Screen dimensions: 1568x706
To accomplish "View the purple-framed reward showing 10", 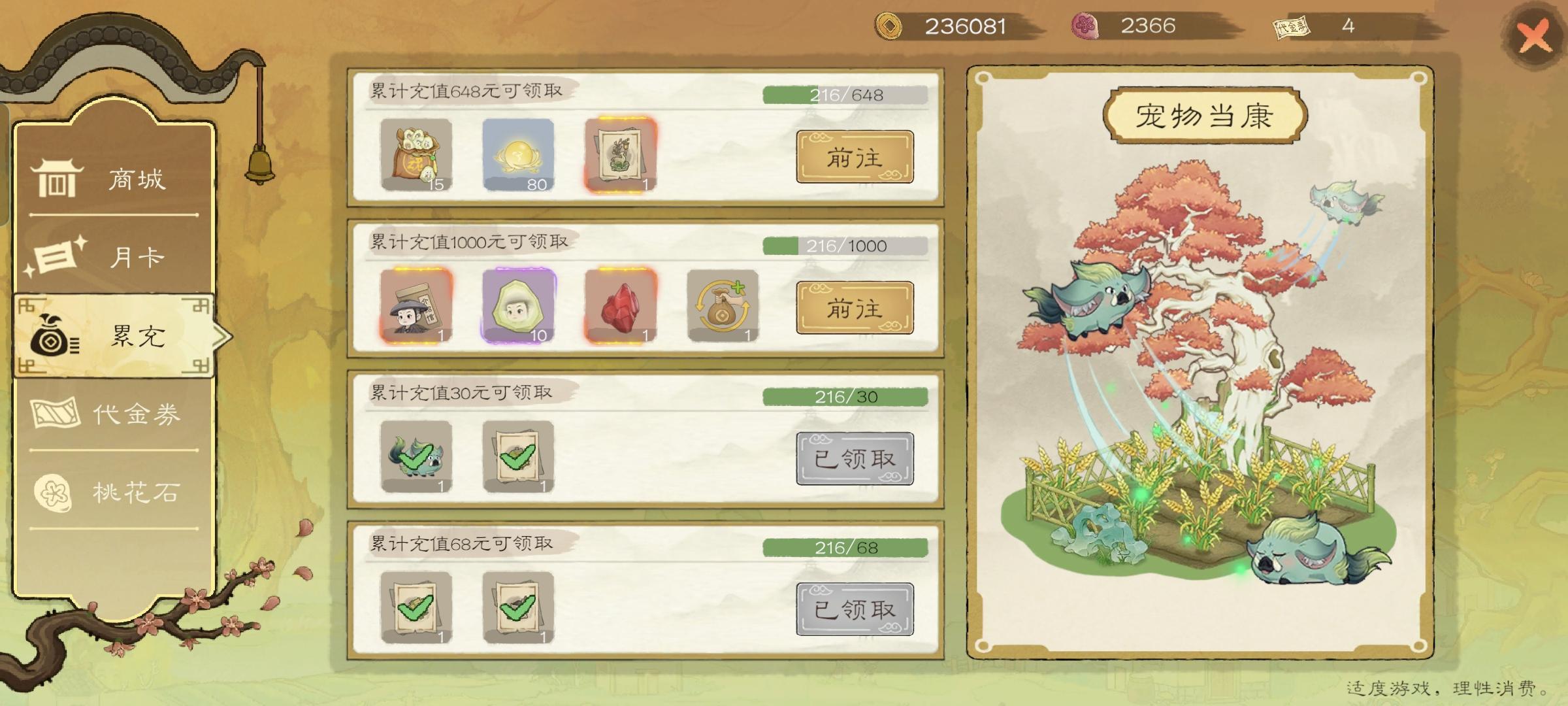I will coord(518,306).
